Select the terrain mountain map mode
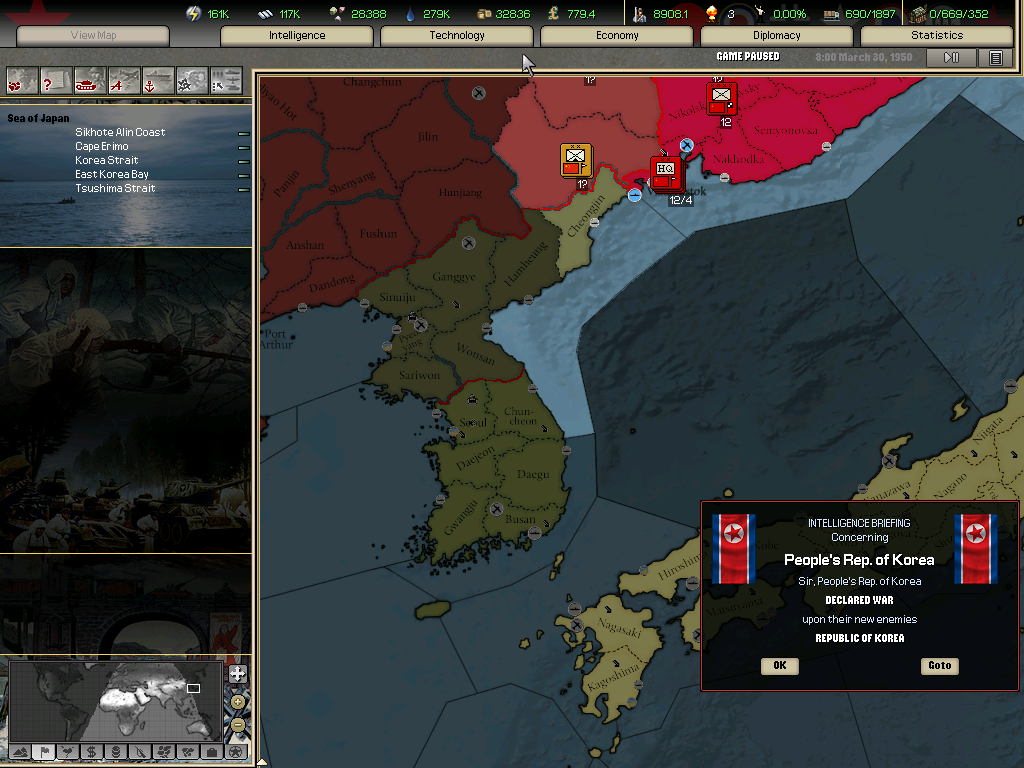The width and height of the screenshot is (1024, 768). click(19, 751)
